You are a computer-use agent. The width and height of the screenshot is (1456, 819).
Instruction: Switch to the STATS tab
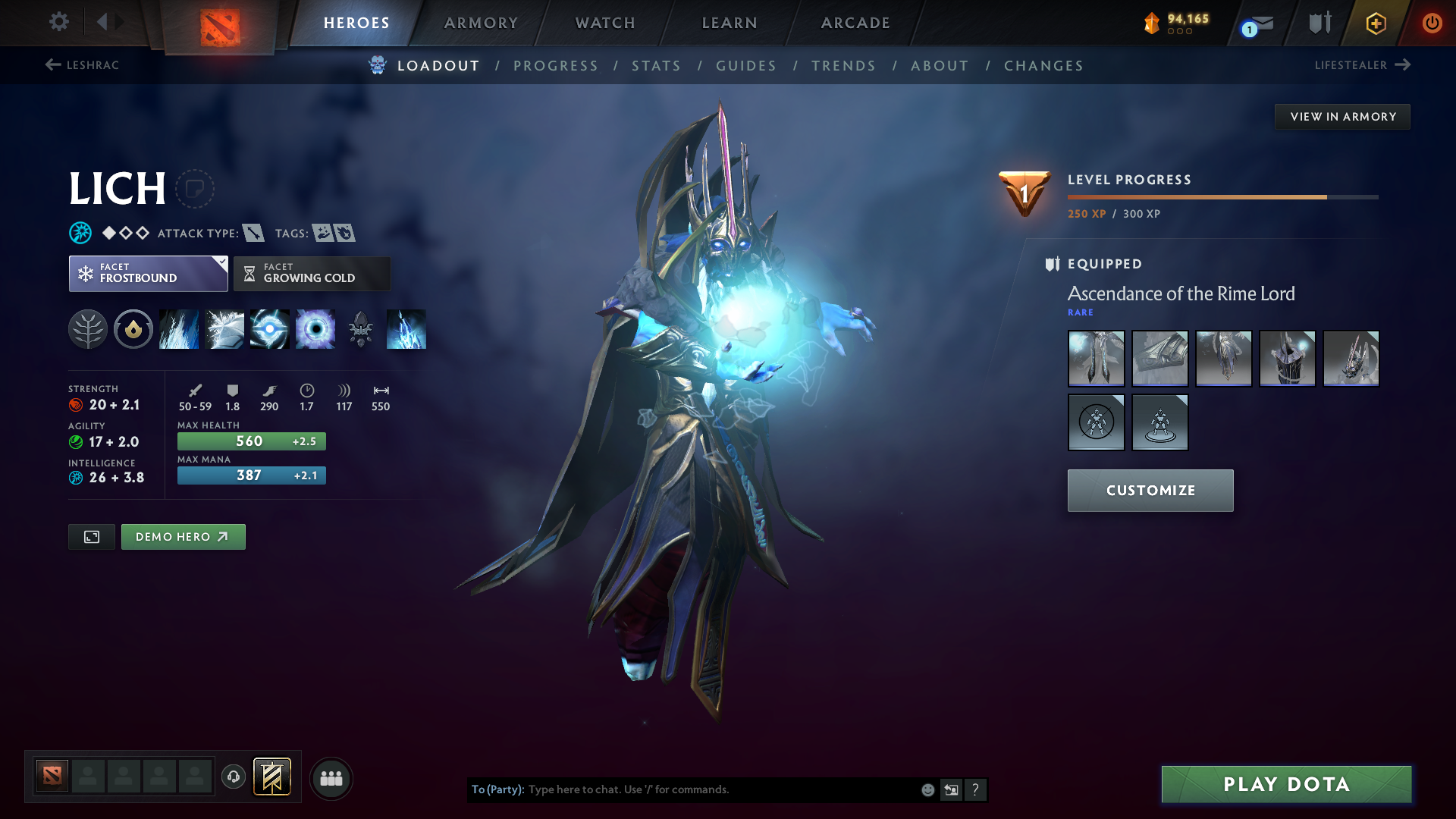(x=656, y=65)
